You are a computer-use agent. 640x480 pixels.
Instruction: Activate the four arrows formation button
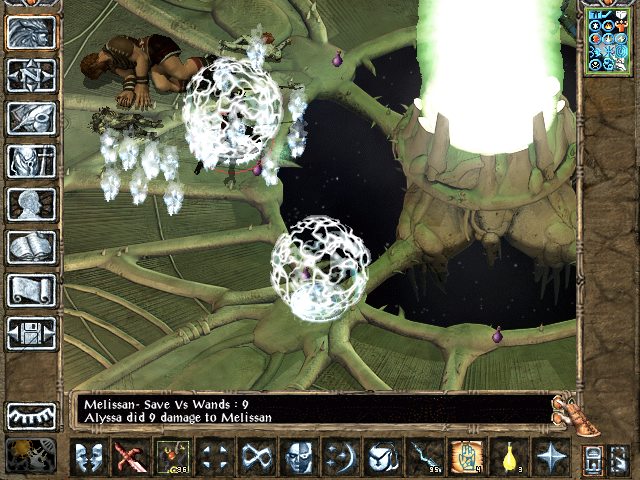(x=213, y=458)
